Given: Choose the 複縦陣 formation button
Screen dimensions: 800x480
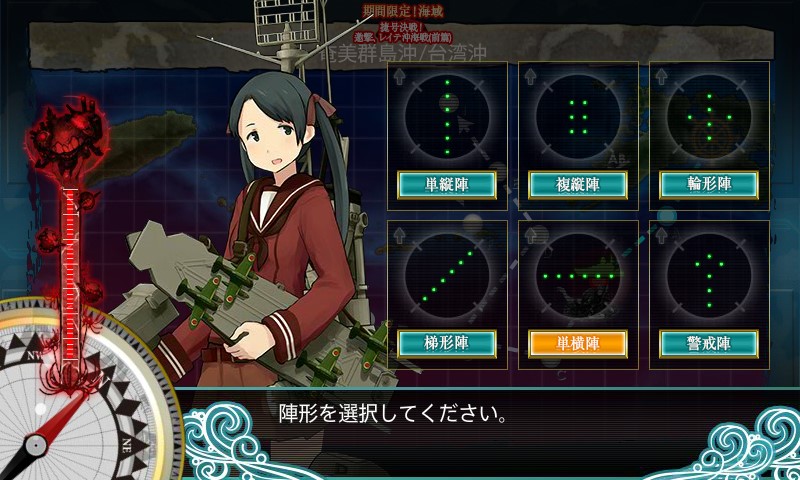Looking at the screenshot, I should pos(578,185).
